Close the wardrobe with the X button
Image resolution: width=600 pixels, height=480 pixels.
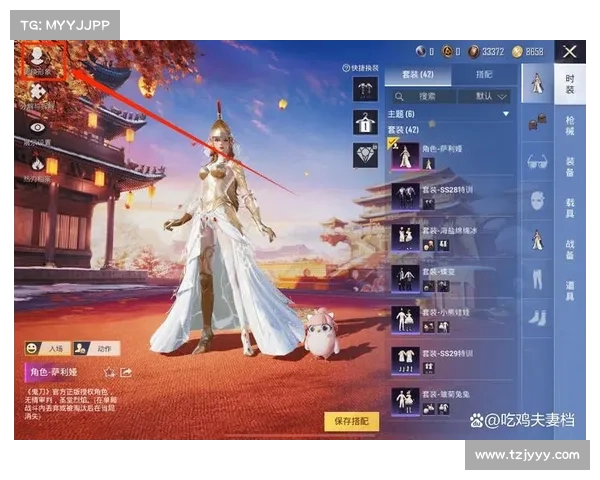pos(569,51)
